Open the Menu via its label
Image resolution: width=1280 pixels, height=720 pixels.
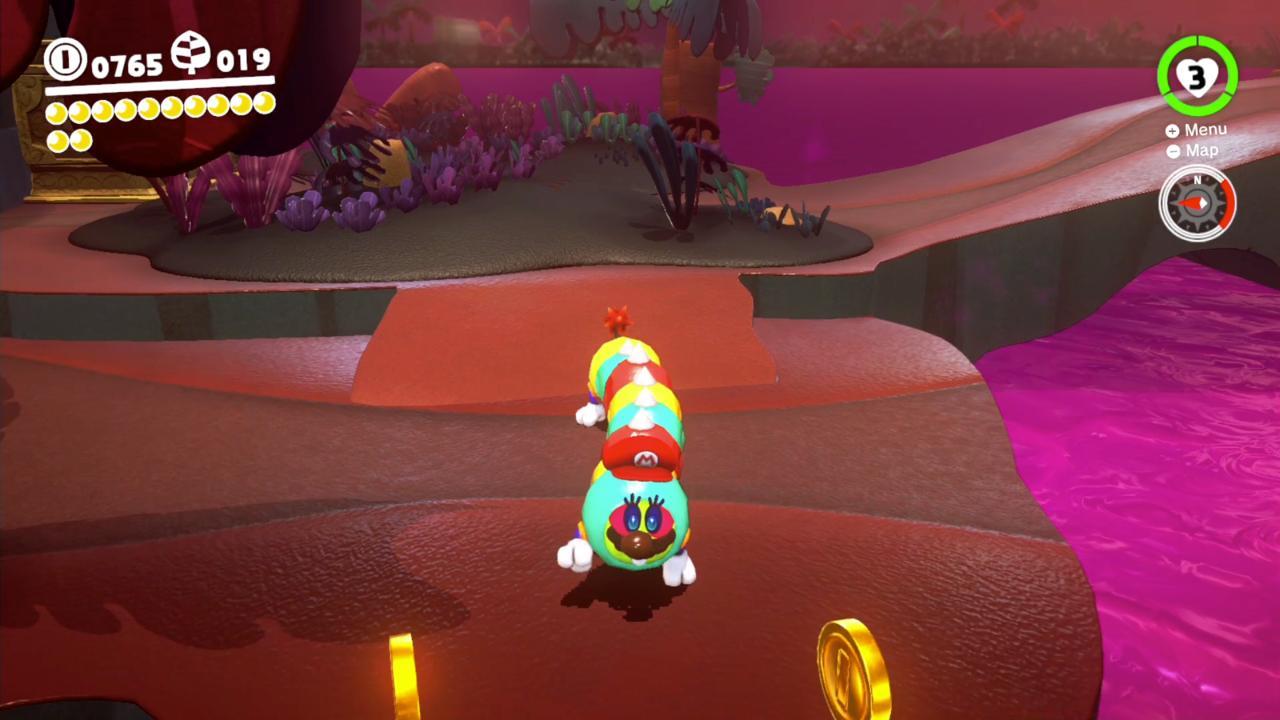point(1207,129)
